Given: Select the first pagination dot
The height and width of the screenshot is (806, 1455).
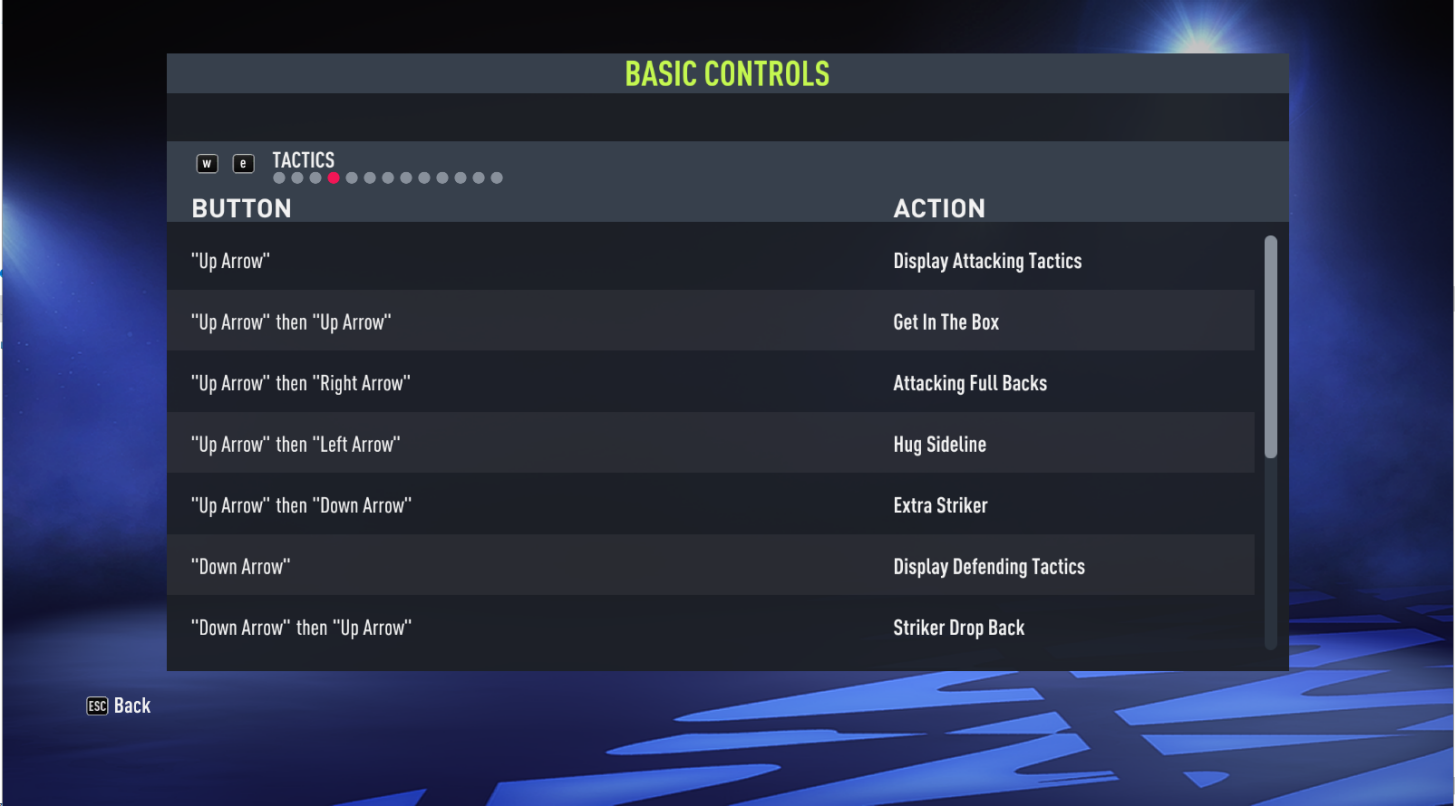Looking at the screenshot, I should click(279, 177).
